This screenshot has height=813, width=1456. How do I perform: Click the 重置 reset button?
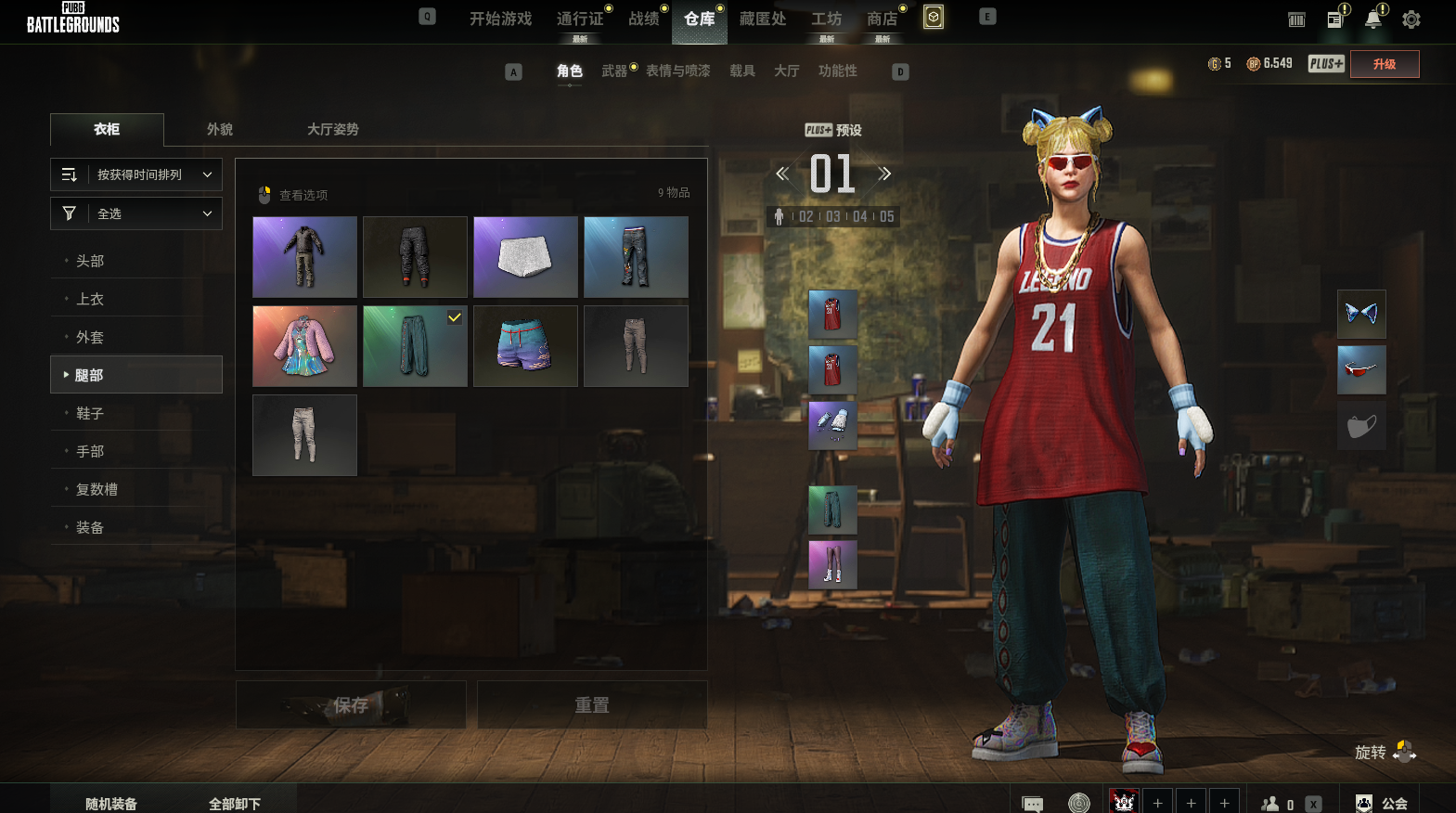pyautogui.click(x=592, y=705)
